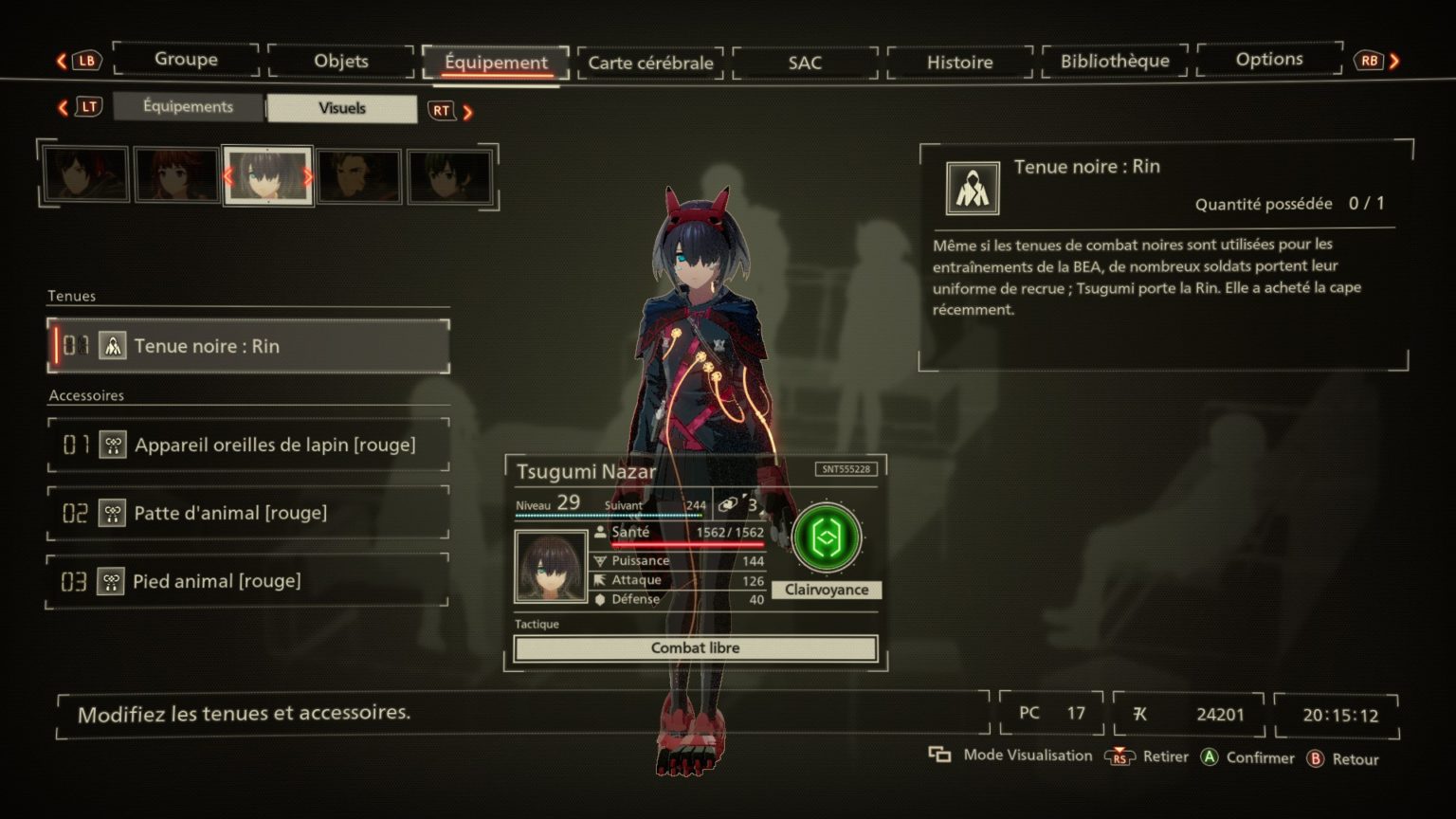Select the highlighted Tsugumi portrait

267,175
